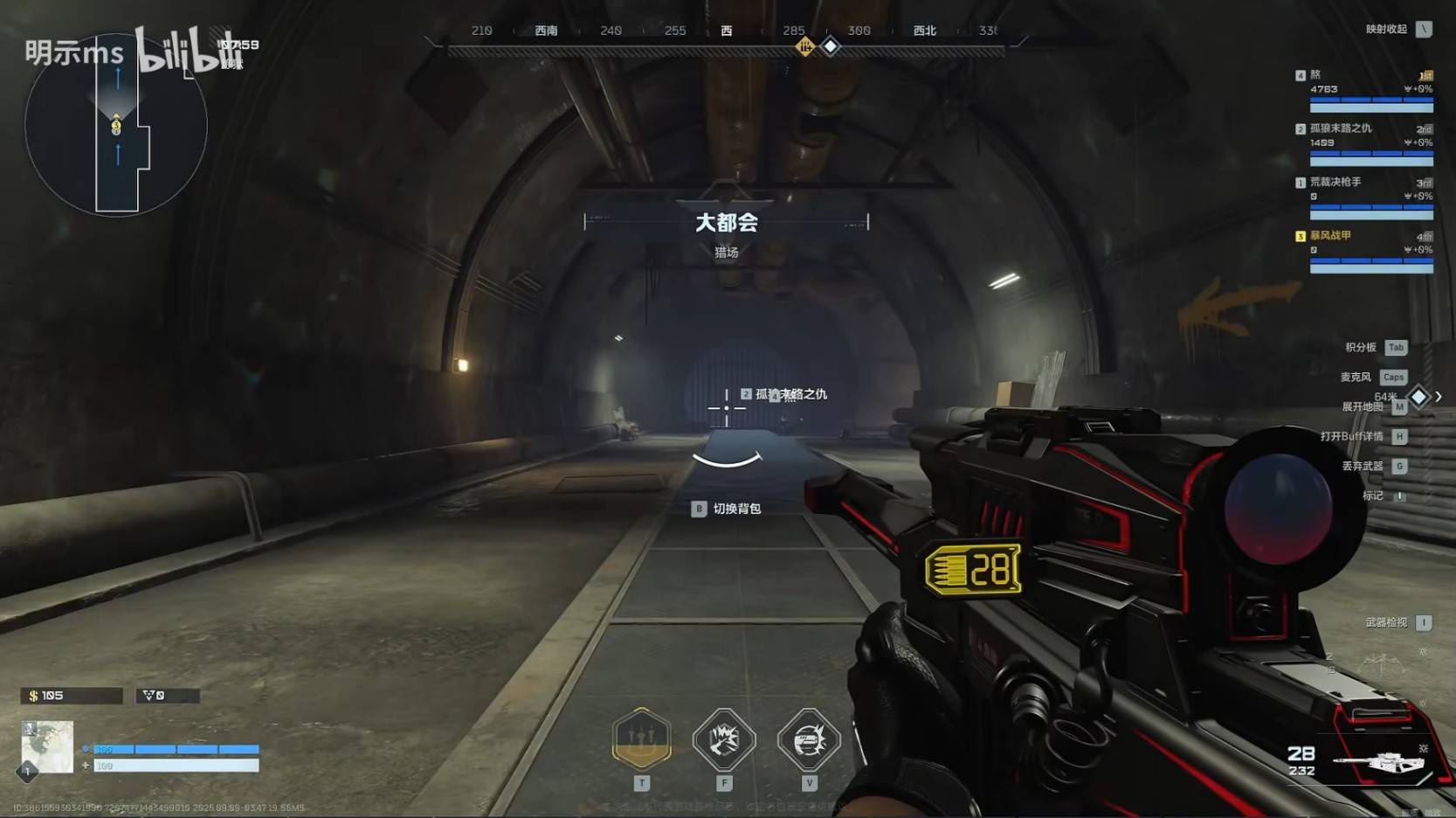
Task: Activate the golden trident ability icon
Action: click(x=642, y=739)
